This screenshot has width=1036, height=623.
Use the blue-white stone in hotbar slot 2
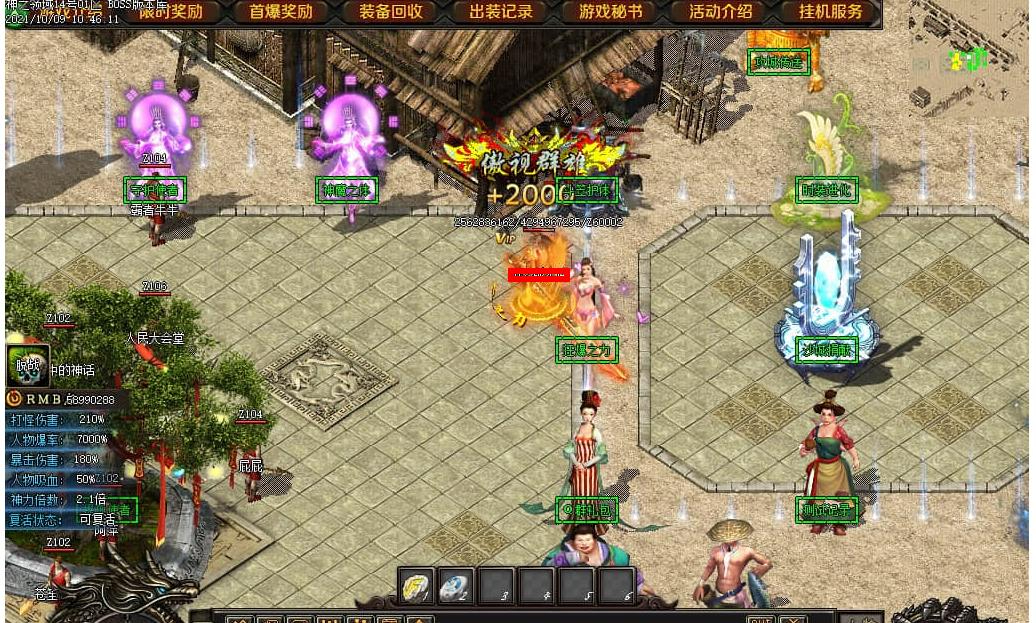coord(456,586)
